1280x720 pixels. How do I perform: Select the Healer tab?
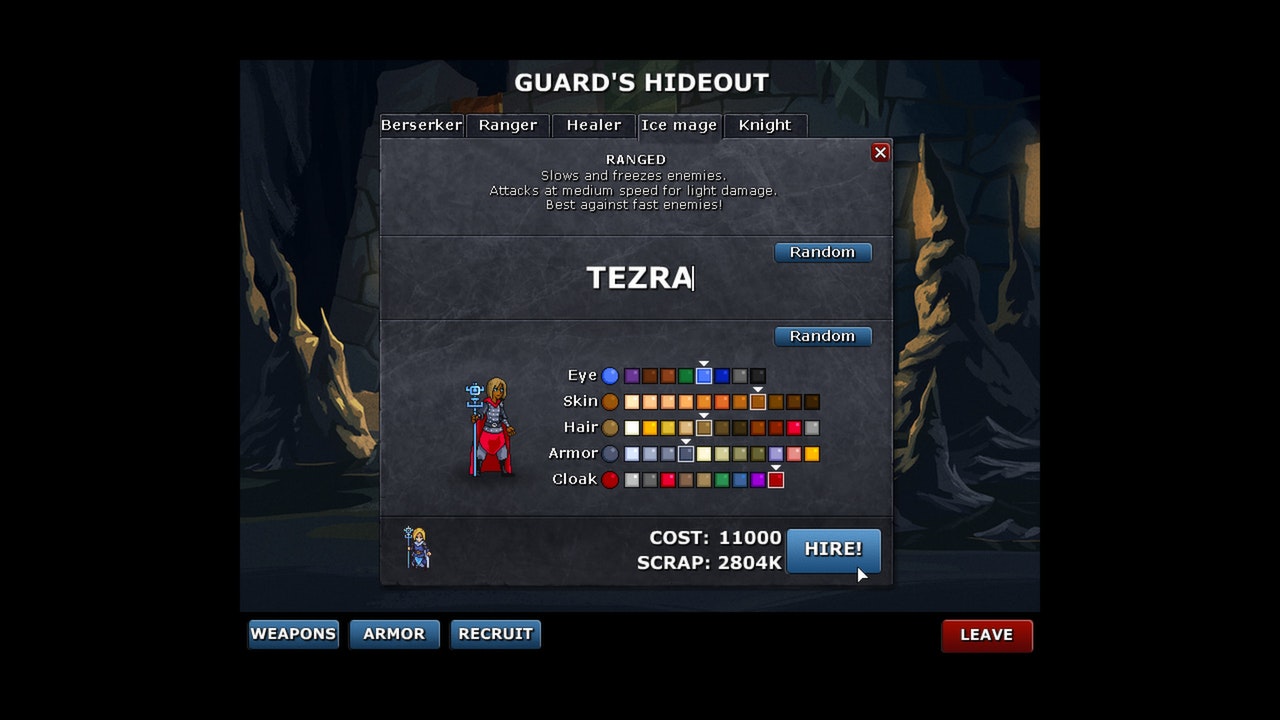coord(594,125)
